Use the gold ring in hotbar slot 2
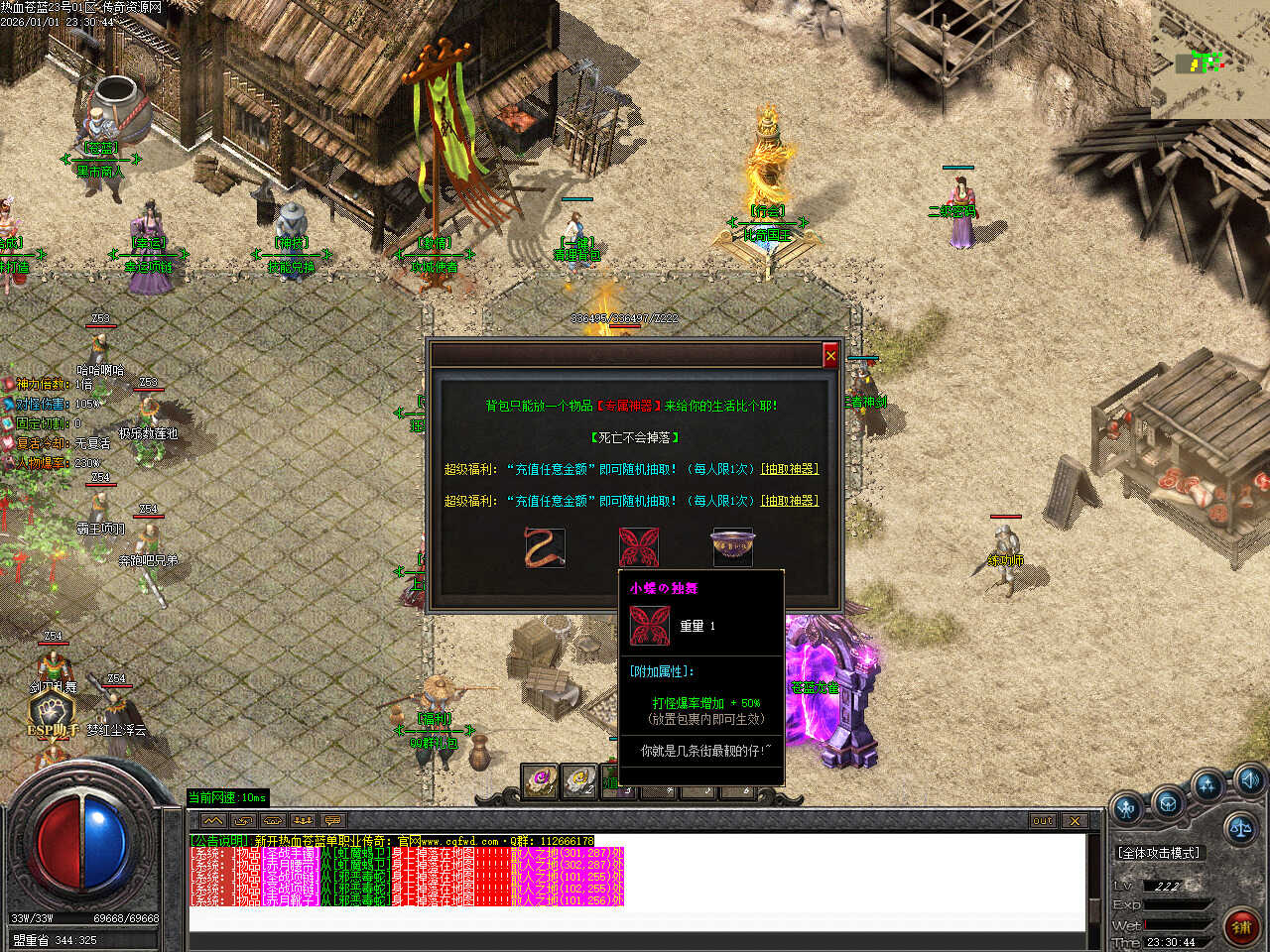1270x952 pixels. click(578, 782)
